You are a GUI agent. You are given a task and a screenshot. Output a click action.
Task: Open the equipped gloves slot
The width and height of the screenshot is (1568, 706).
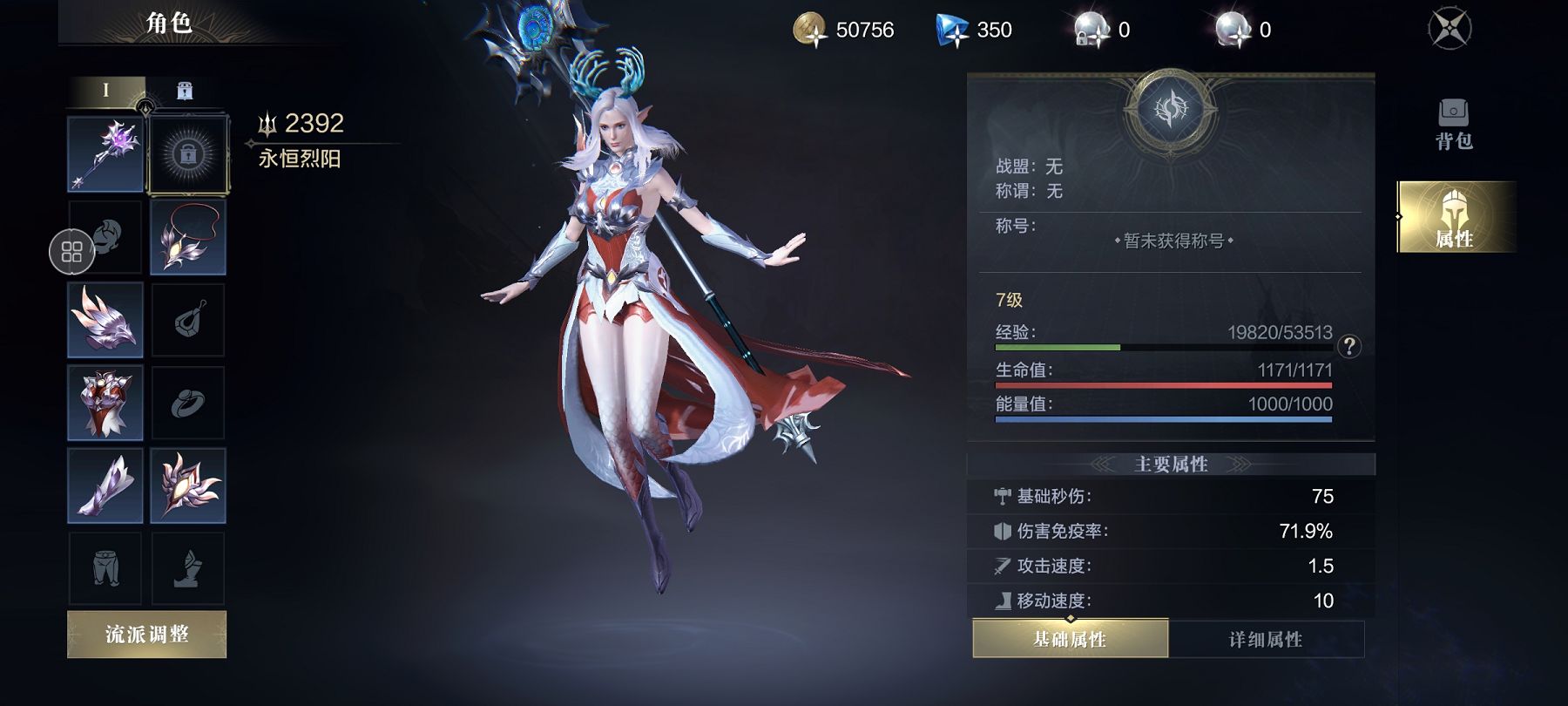[105, 485]
